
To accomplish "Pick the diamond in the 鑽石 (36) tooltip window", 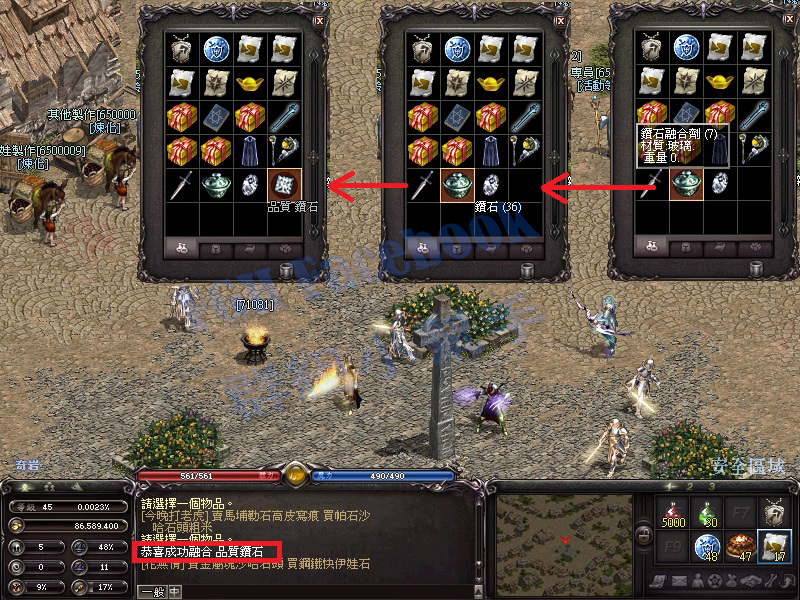I will pyautogui.click(x=490, y=185).
